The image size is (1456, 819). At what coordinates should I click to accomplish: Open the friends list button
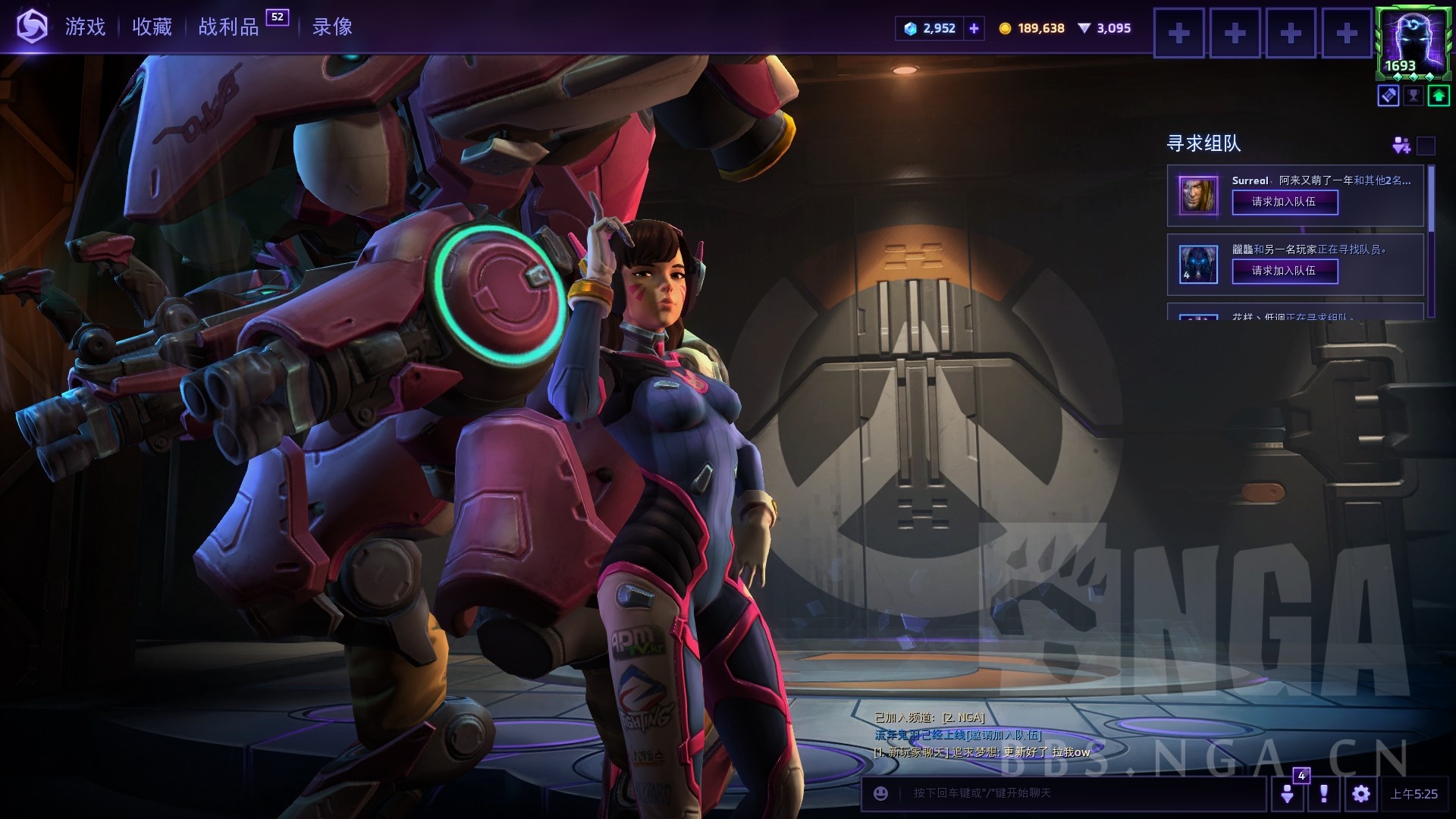pos(1288,793)
